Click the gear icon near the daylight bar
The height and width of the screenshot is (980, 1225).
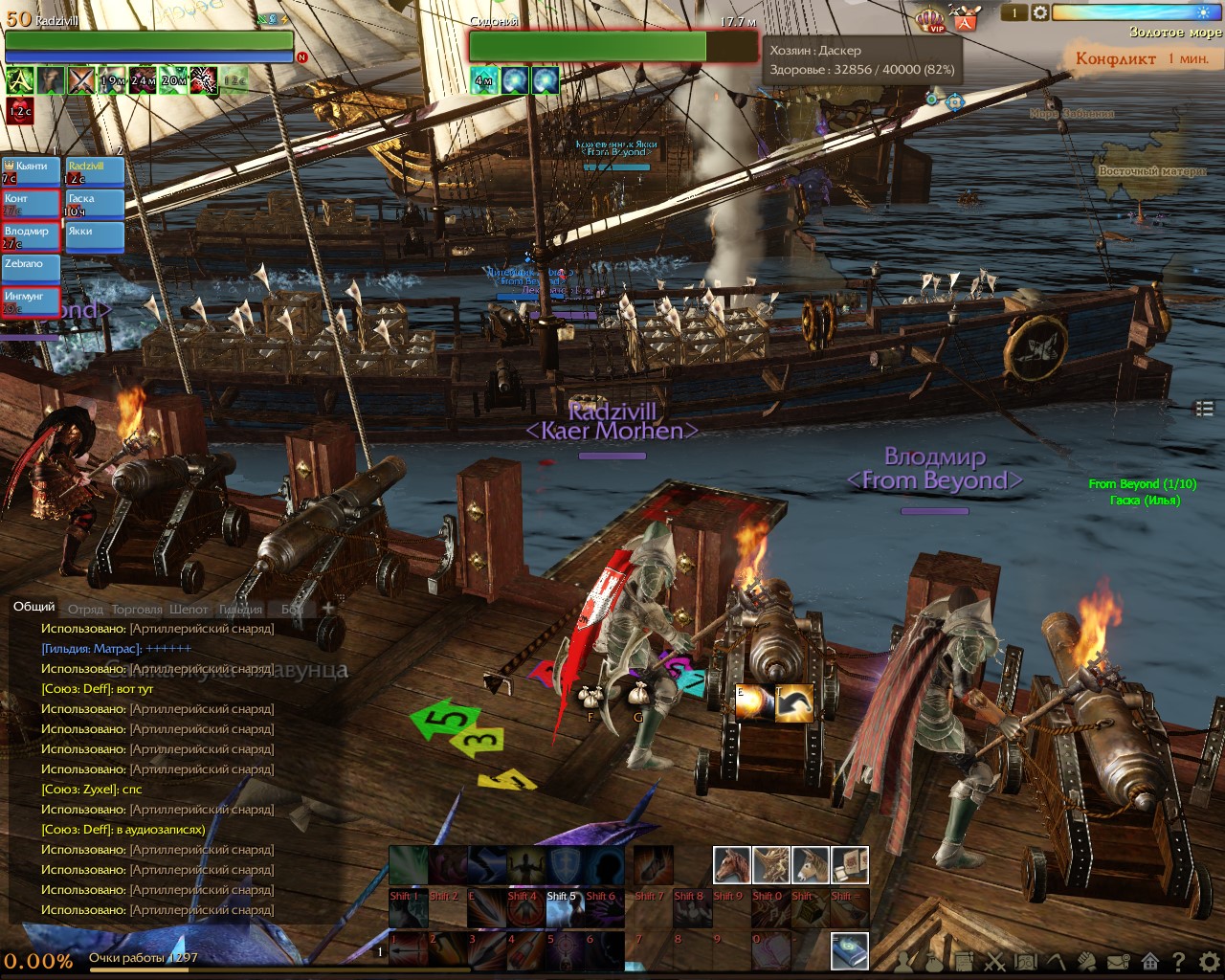pyautogui.click(x=1039, y=13)
